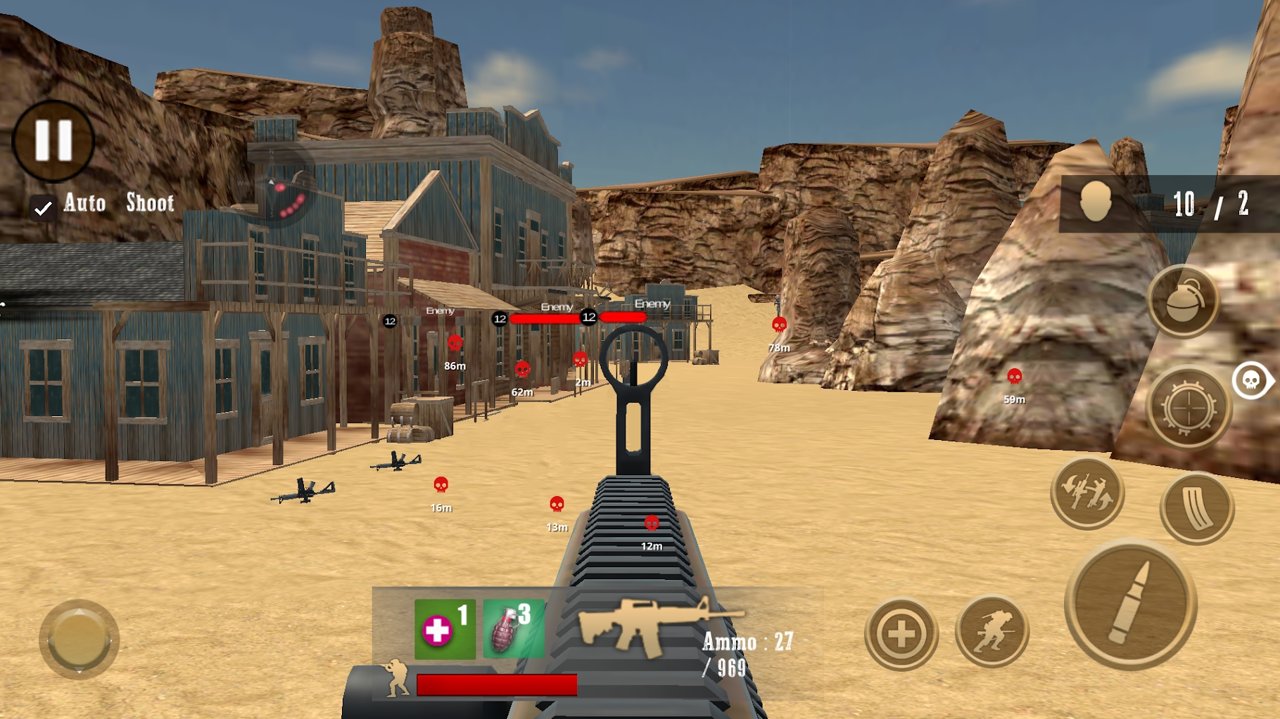Screen dimensions: 1280x719
Task: Reload using the magazine button
Action: (1197, 508)
